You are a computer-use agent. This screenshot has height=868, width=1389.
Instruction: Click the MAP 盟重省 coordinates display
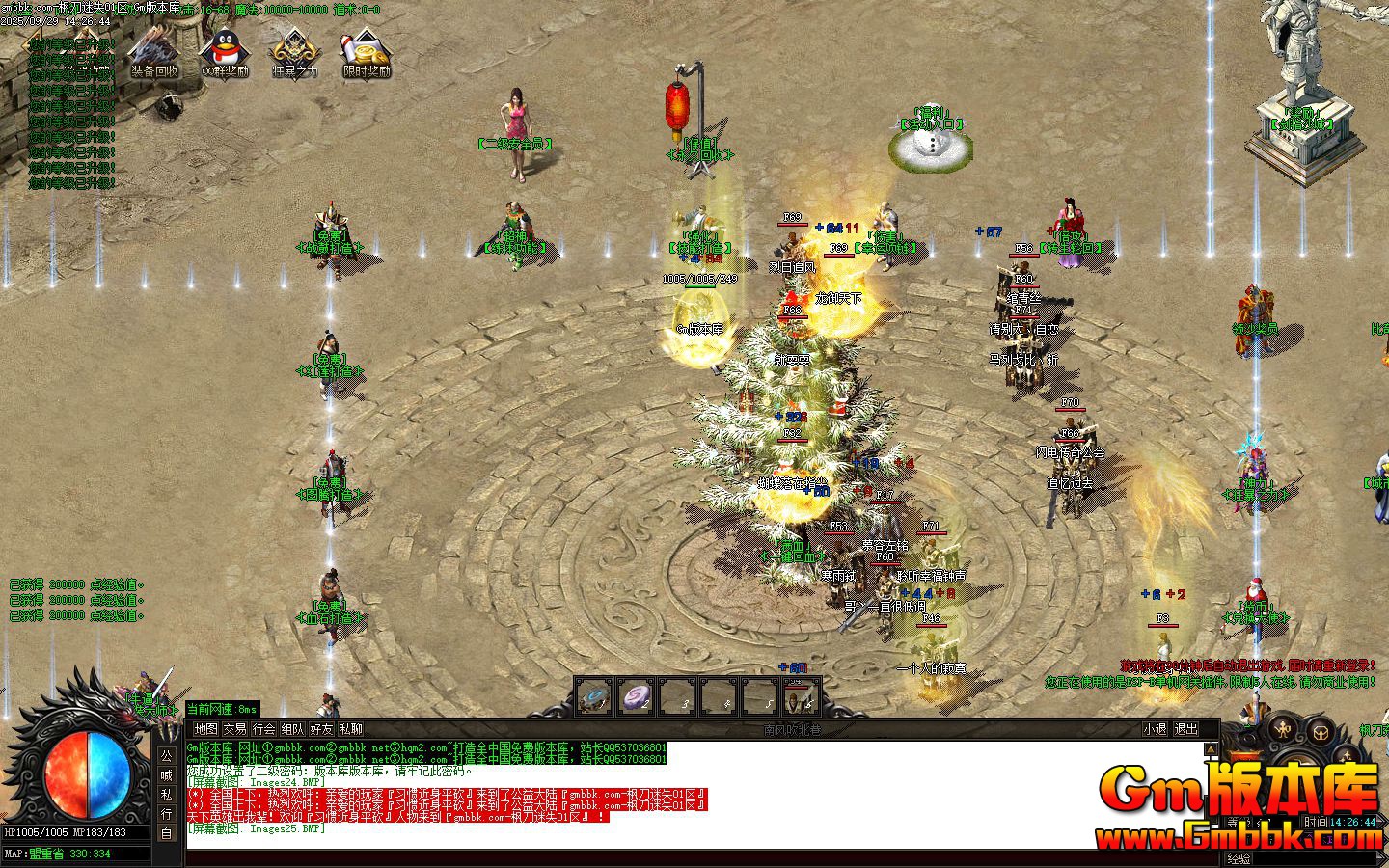click(x=58, y=854)
